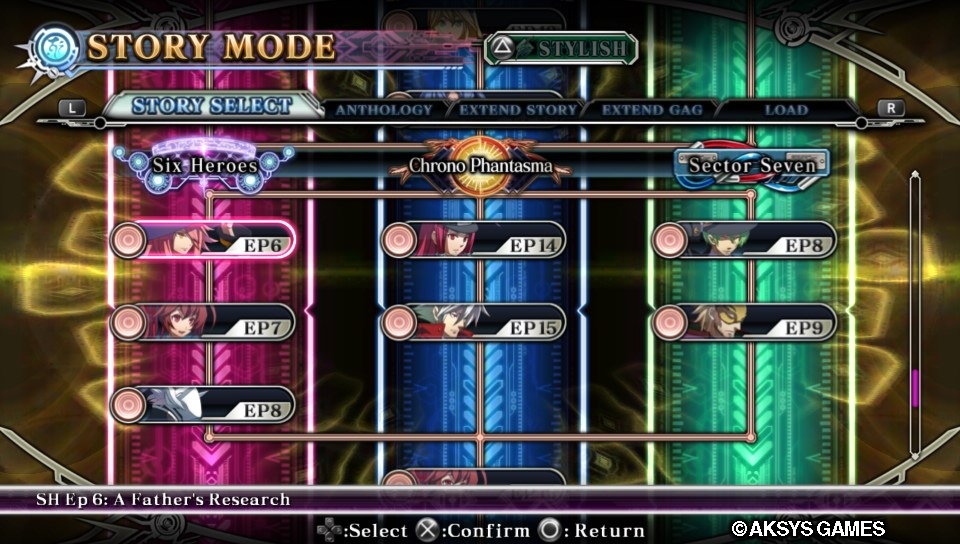Viewport: 960px width, 544px height.
Task: Select Six Heroes episode EP6
Action: tap(203, 241)
